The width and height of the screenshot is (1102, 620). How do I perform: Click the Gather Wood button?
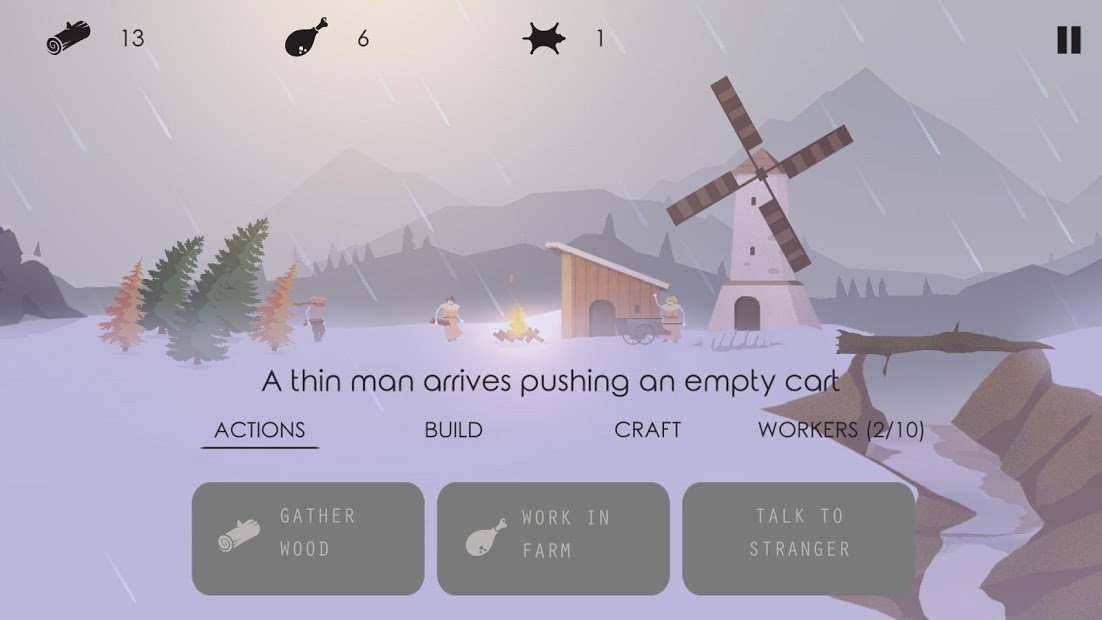tap(308, 539)
